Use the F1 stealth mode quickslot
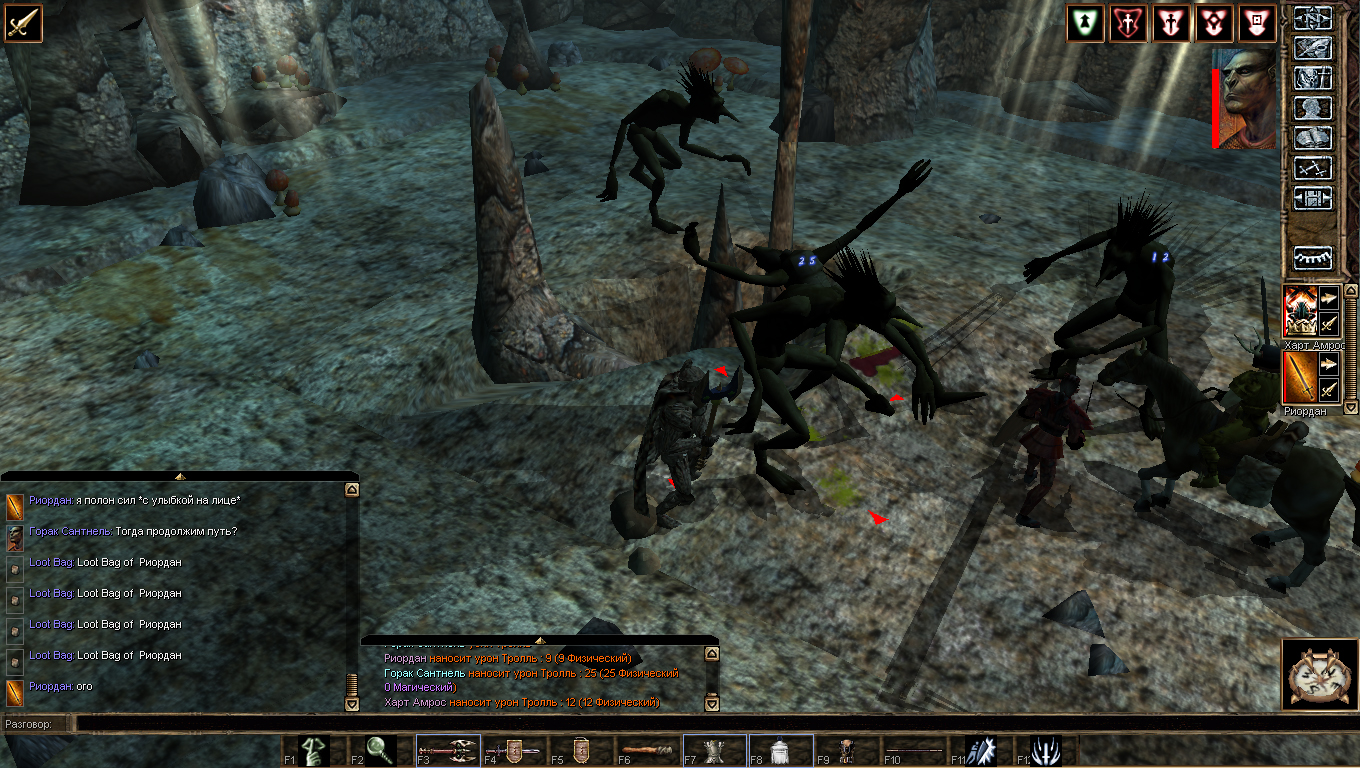This screenshot has width=1360, height=768. 314,751
